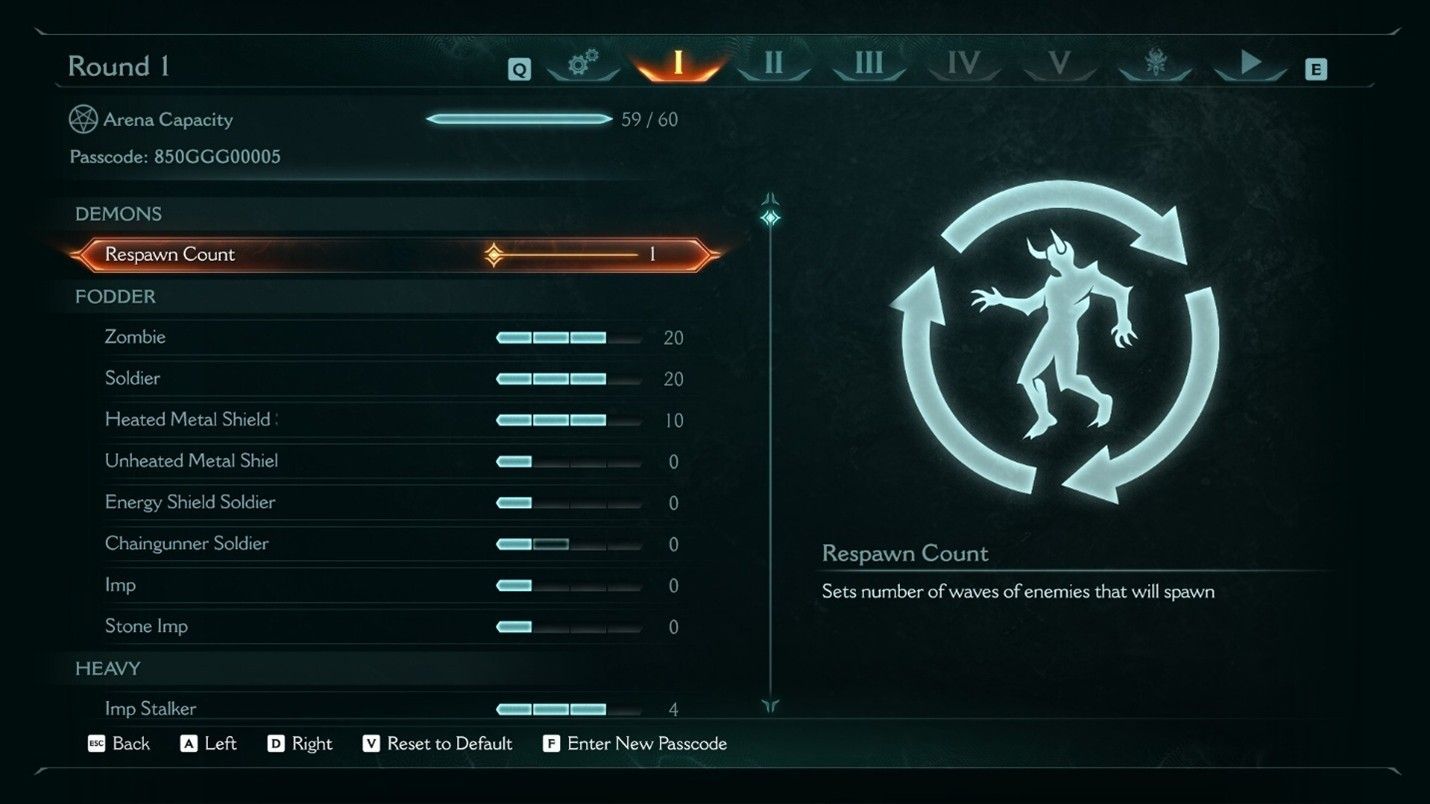Viewport: 1430px width, 804px height.
Task: Click the down chevron below the enemy list
Action: tap(769, 707)
